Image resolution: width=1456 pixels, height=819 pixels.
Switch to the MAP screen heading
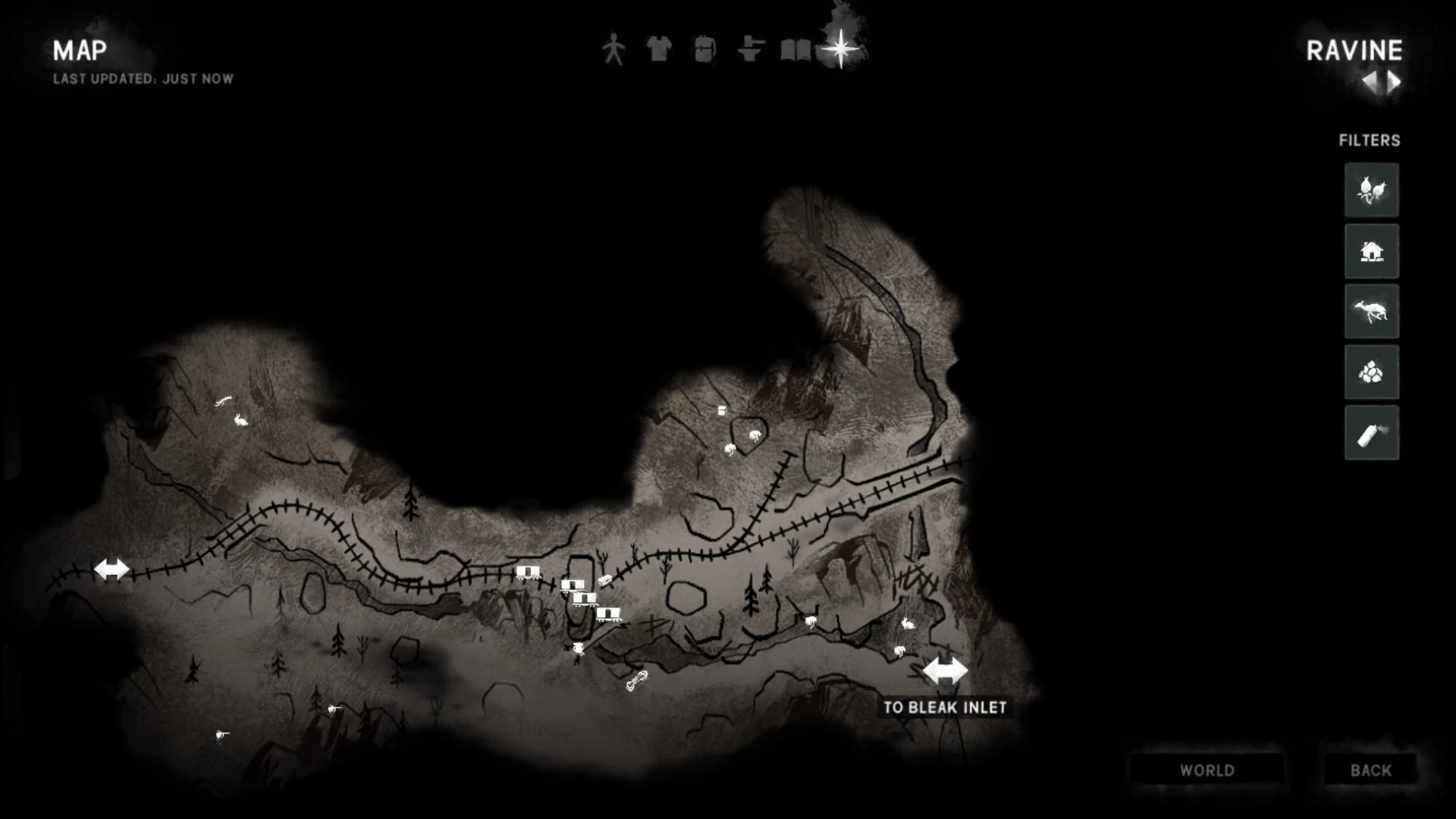coord(79,52)
